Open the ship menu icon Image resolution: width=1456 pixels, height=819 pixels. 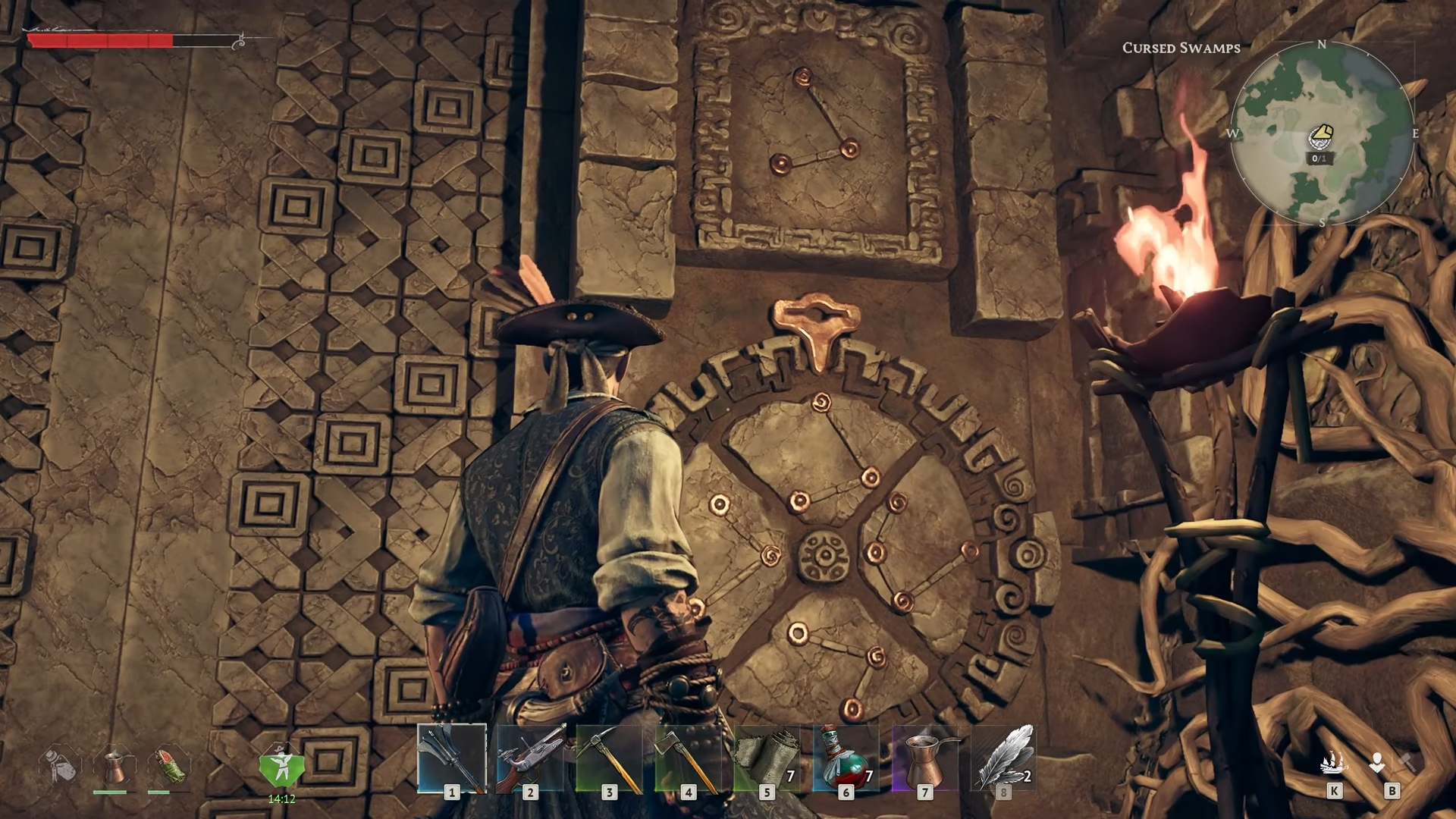tap(1334, 763)
